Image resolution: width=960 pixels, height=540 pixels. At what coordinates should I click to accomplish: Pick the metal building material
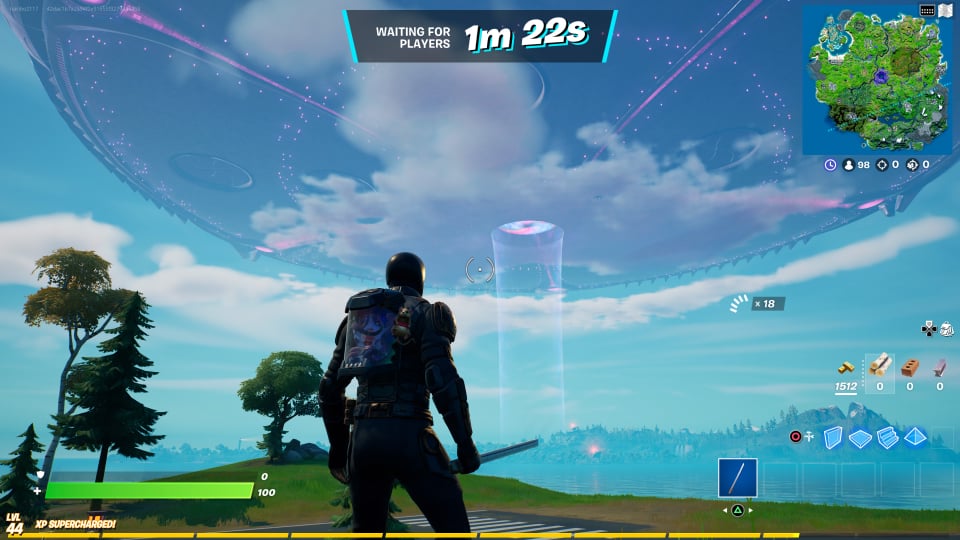pyautogui.click(x=939, y=367)
